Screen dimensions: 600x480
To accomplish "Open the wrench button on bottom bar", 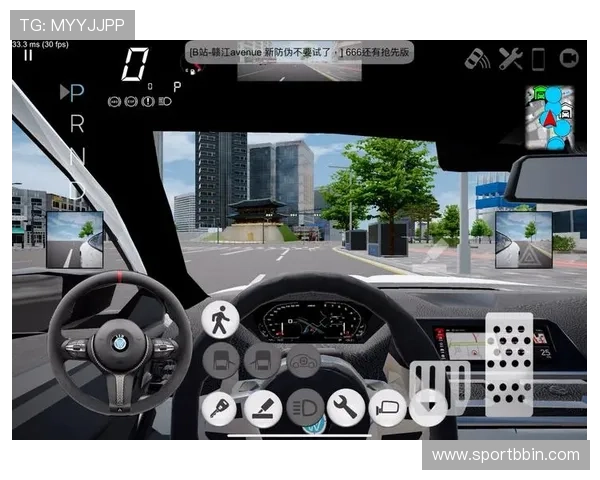I will [x=346, y=408].
